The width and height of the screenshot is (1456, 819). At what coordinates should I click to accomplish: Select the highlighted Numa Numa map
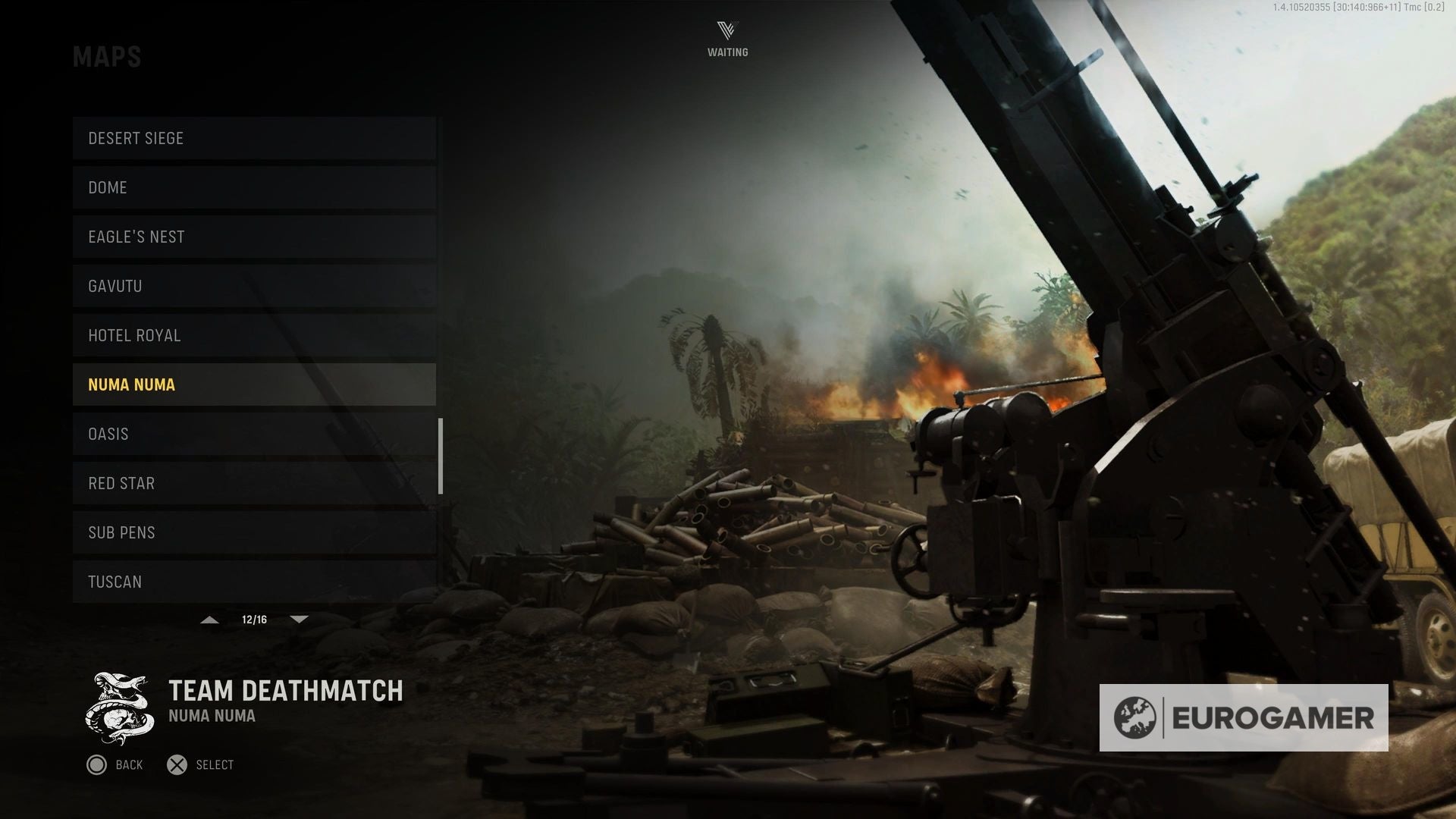click(254, 384)
